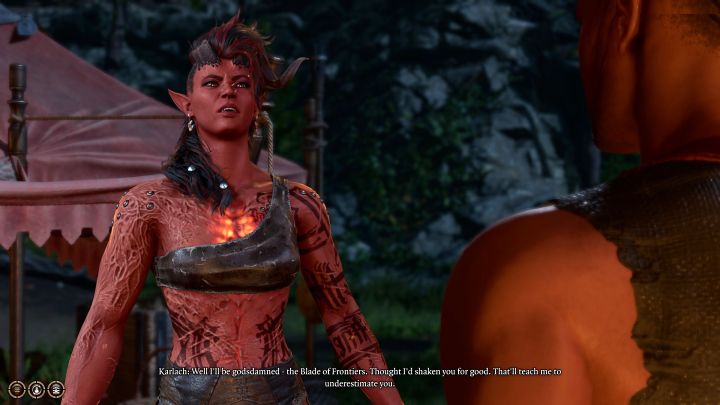Screen dimensions: 720x405
Task: Click the middle round icon with the figure
Action: (36, 389)
